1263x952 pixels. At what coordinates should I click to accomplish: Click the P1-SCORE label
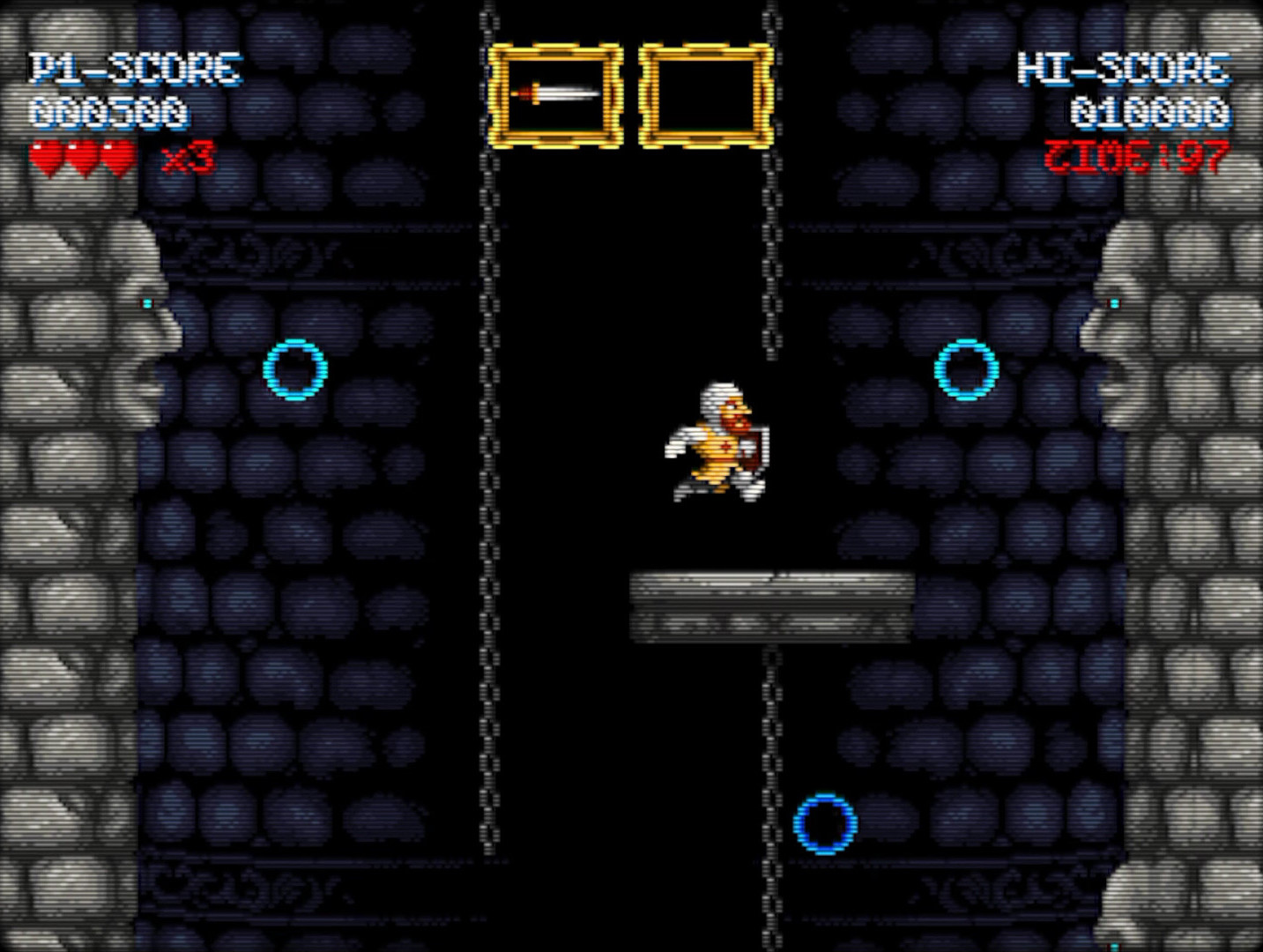point(134,66)
